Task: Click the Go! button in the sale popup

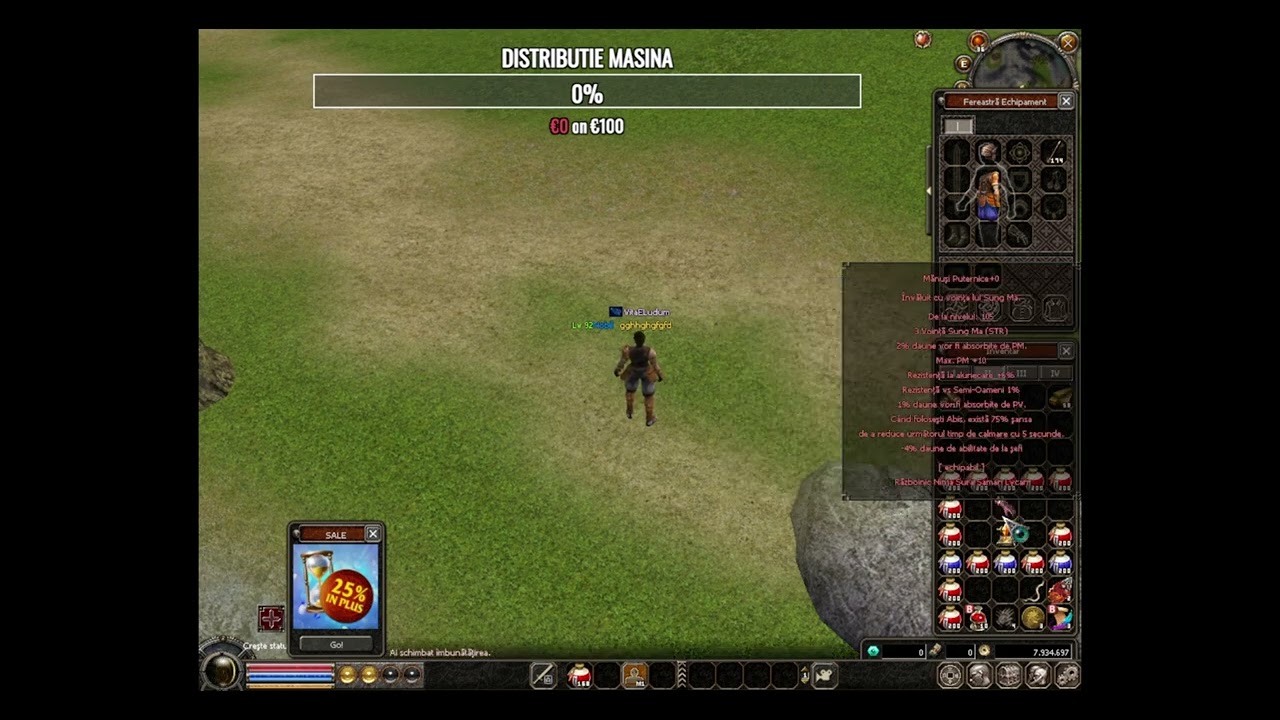Action: (x=336, y=644)
